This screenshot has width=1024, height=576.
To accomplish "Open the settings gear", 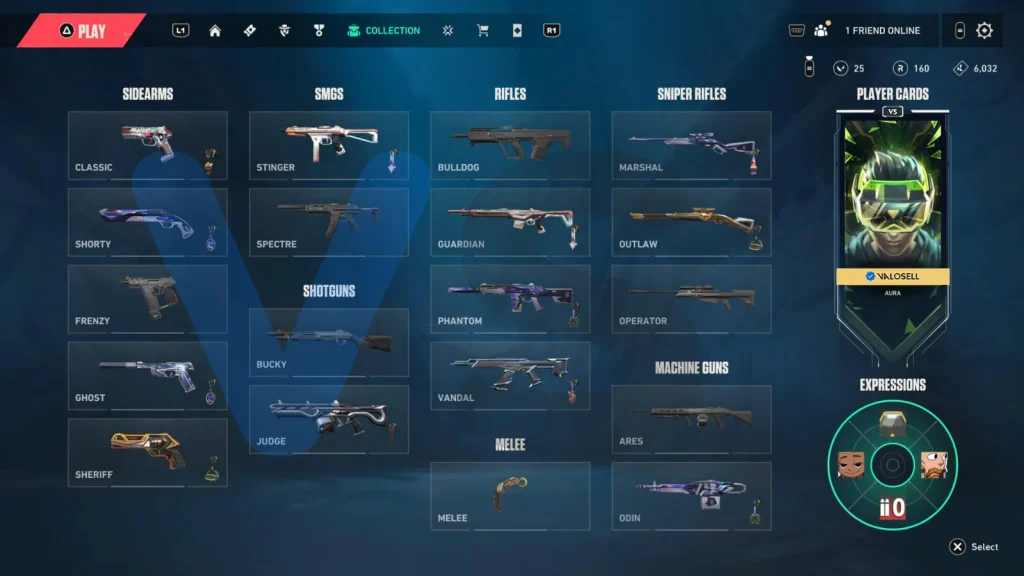I will (984, 30).
